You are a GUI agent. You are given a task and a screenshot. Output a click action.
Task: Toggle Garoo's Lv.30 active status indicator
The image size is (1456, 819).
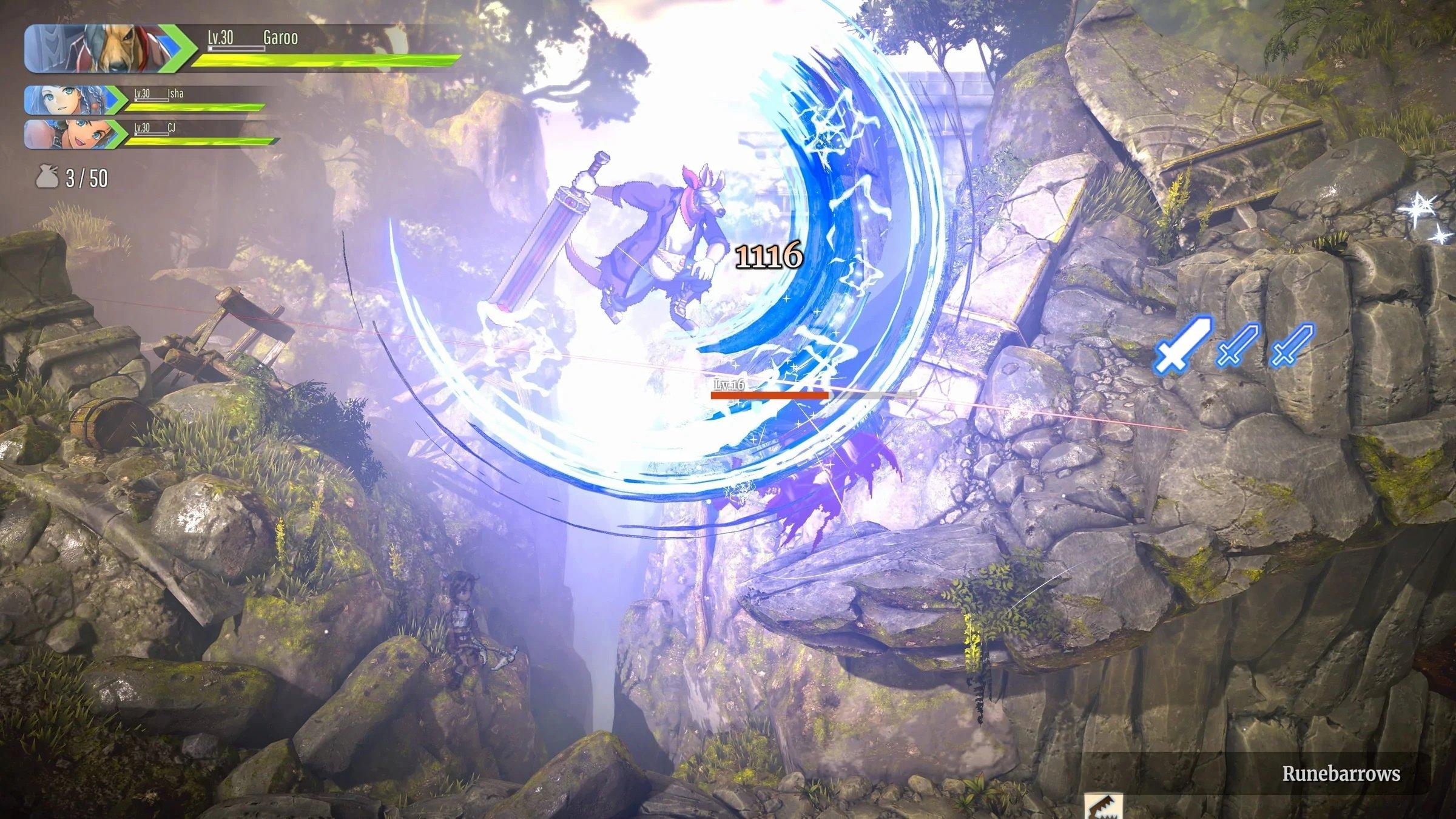pyautogui.click(x=179, y=49)
